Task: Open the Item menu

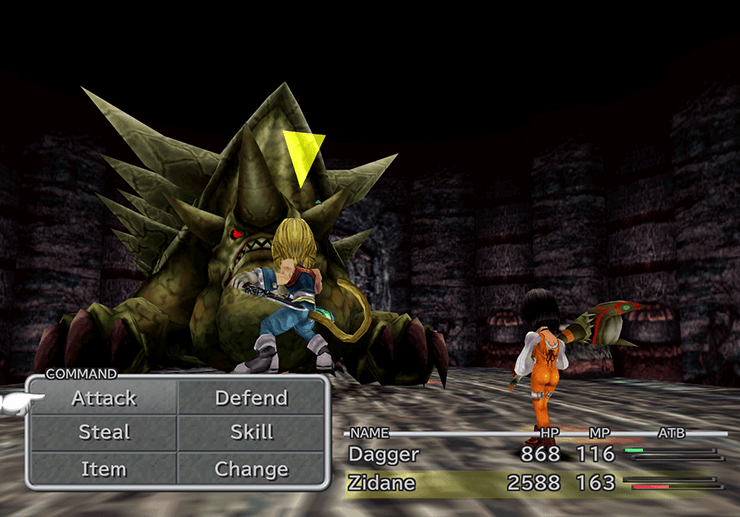Action: [x=104, y=468]
